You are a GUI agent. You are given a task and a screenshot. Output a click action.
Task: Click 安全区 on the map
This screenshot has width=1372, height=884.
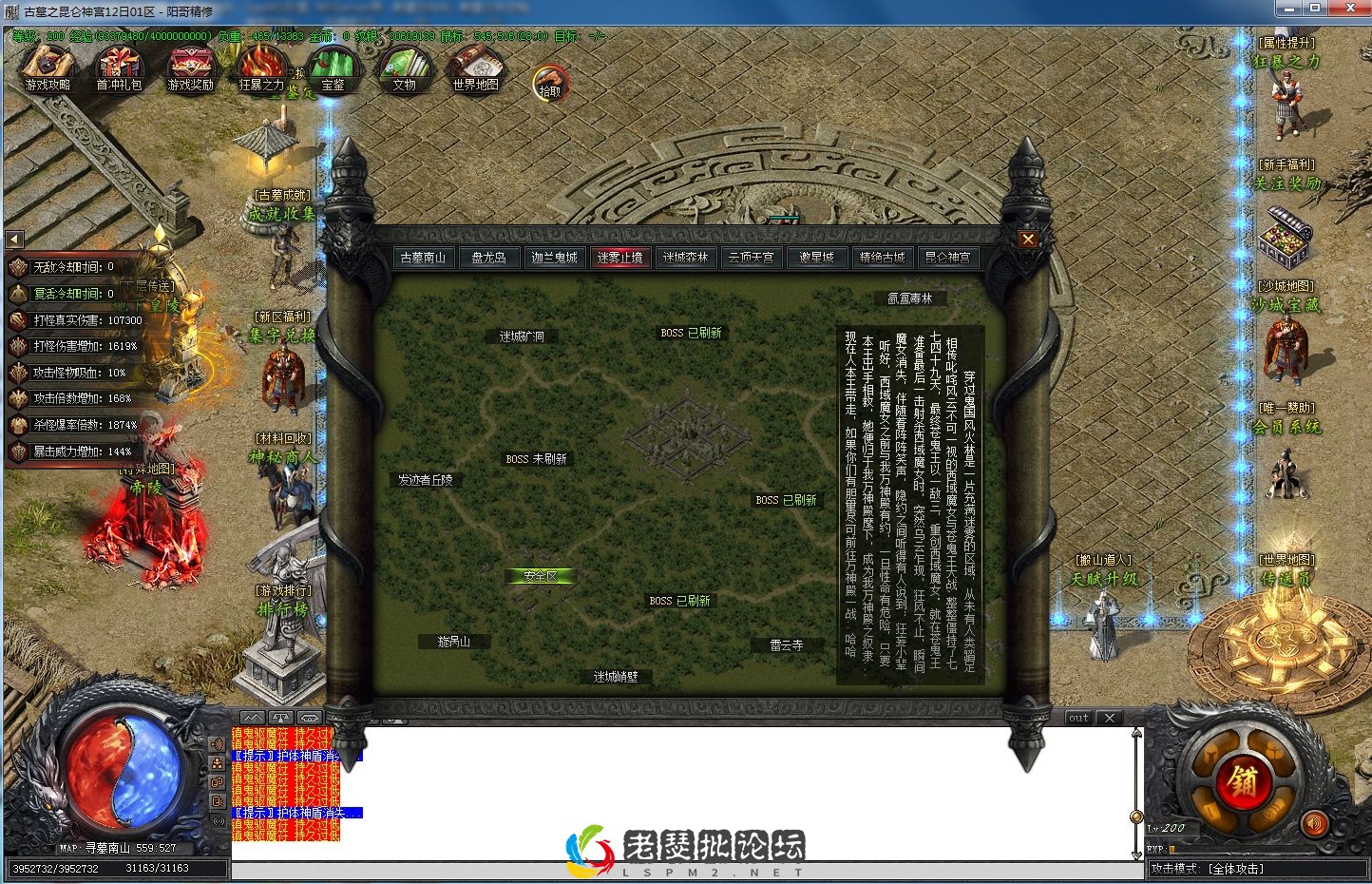coord(540,575)
